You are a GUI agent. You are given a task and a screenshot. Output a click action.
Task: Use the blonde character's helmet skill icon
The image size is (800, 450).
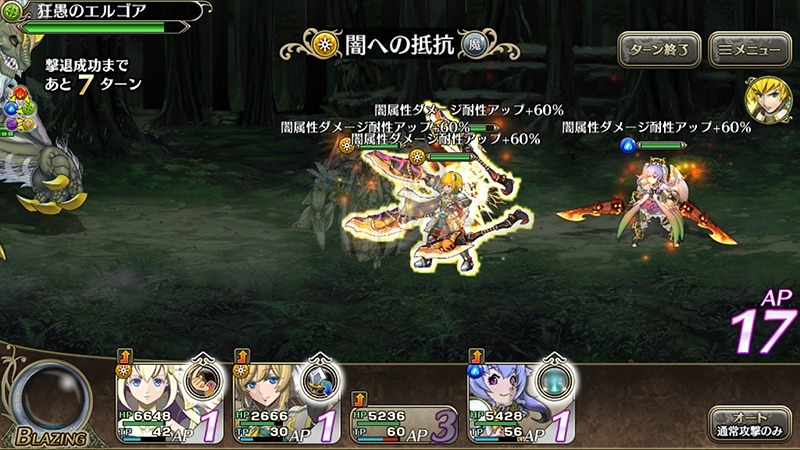point(321,380)
